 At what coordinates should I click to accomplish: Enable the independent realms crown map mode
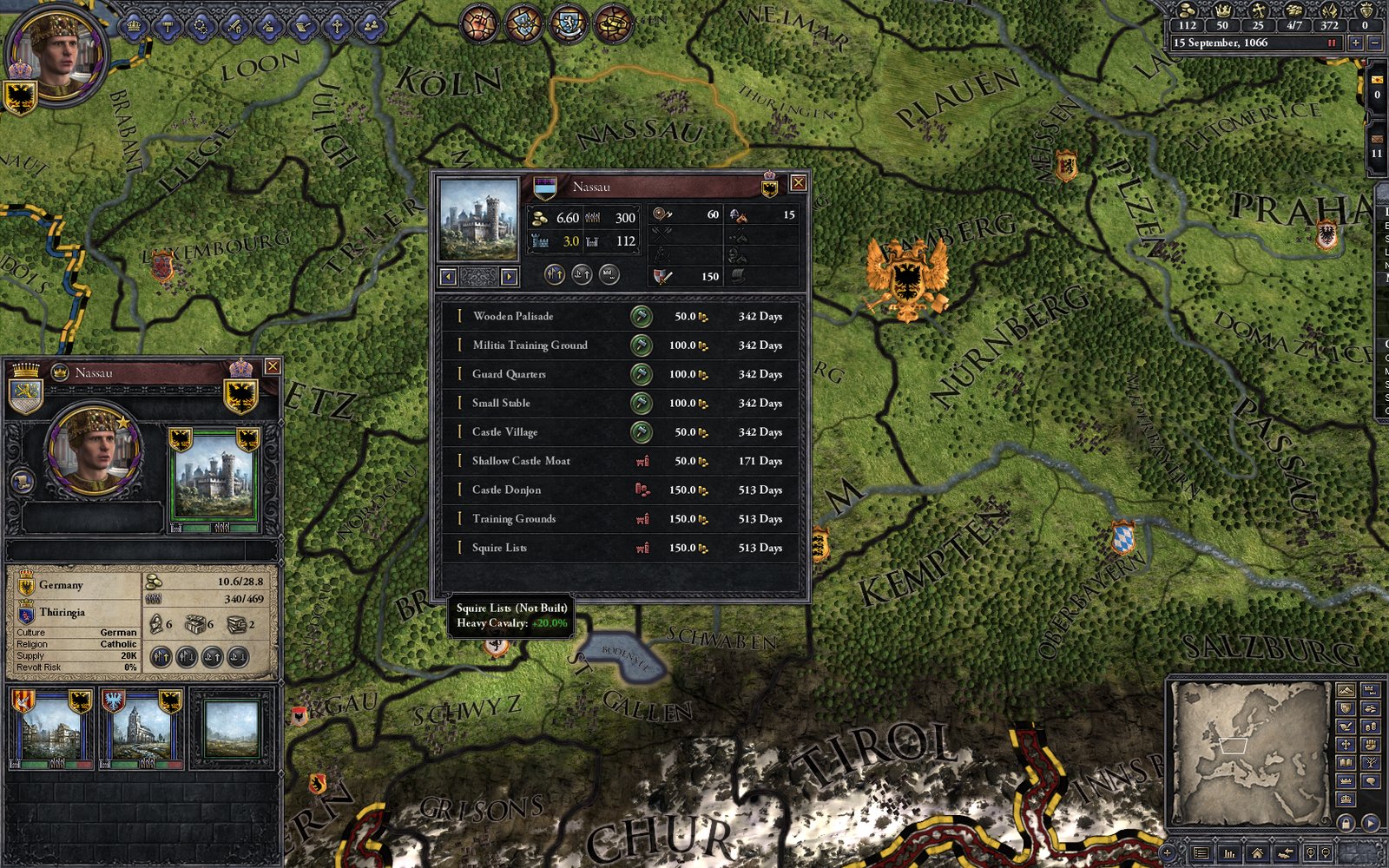(1346, 781)
